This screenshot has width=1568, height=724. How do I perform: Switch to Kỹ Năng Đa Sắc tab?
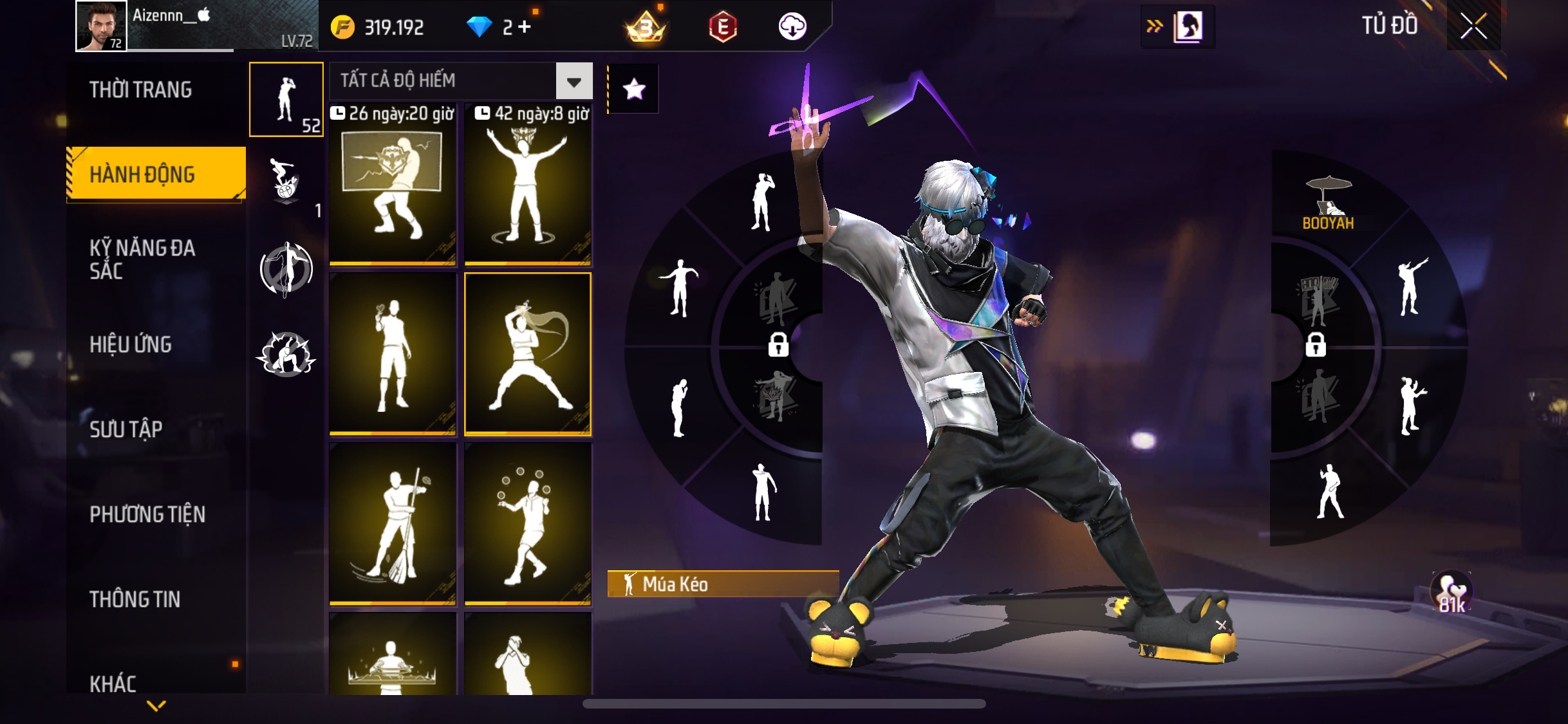point(142,259)
